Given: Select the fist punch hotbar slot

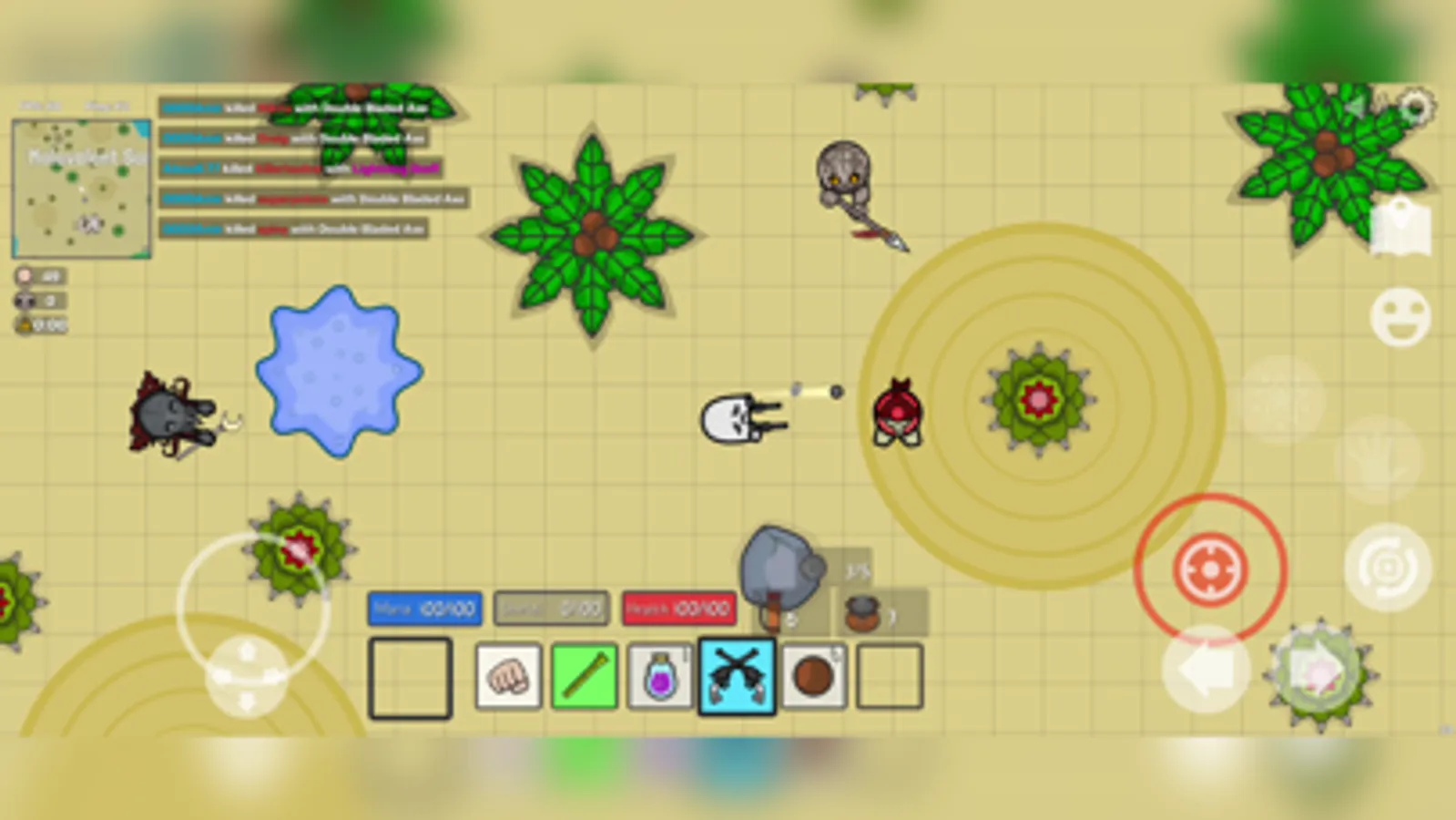Looking at the screenshot, I should [x=507, y=674].
